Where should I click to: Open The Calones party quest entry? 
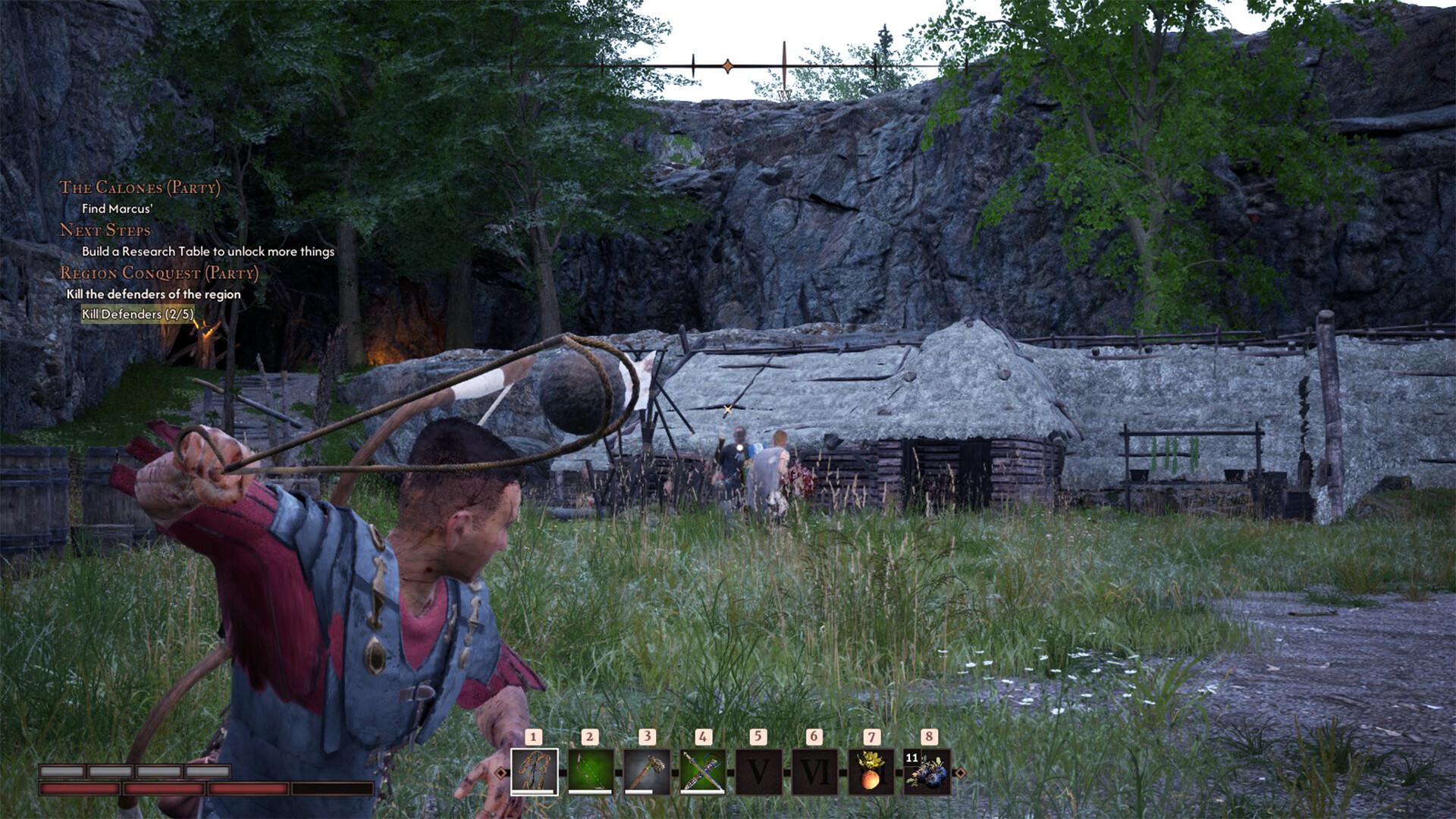tap(140, 188)
